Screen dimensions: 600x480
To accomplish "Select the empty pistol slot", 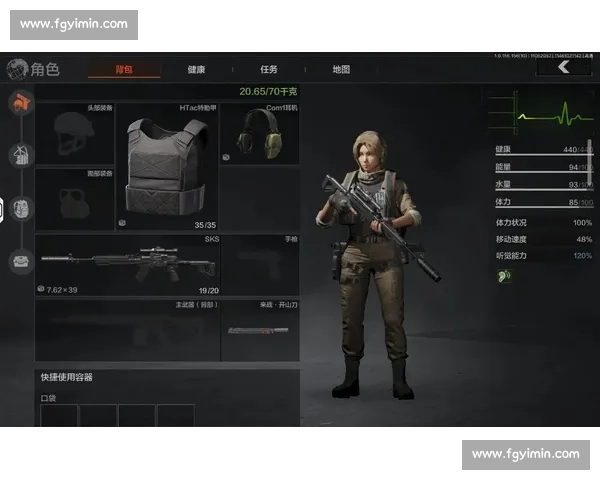I will (x=259, y=264).
